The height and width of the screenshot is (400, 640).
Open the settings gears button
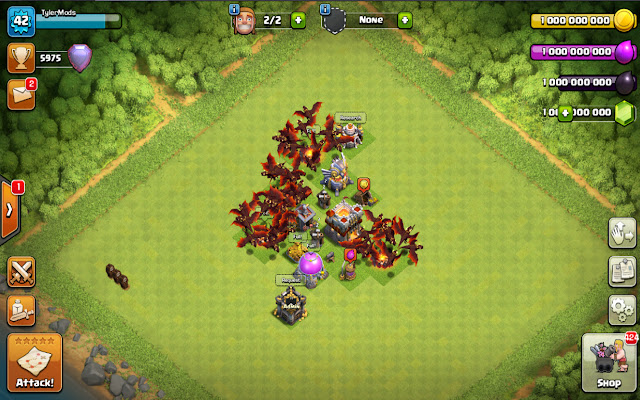[x=622, y=308]
